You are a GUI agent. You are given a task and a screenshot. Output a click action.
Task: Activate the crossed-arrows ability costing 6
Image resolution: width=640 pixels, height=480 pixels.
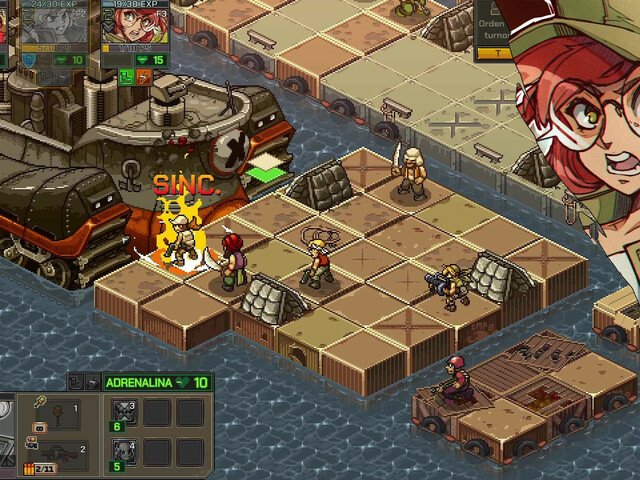click(123, 413)
